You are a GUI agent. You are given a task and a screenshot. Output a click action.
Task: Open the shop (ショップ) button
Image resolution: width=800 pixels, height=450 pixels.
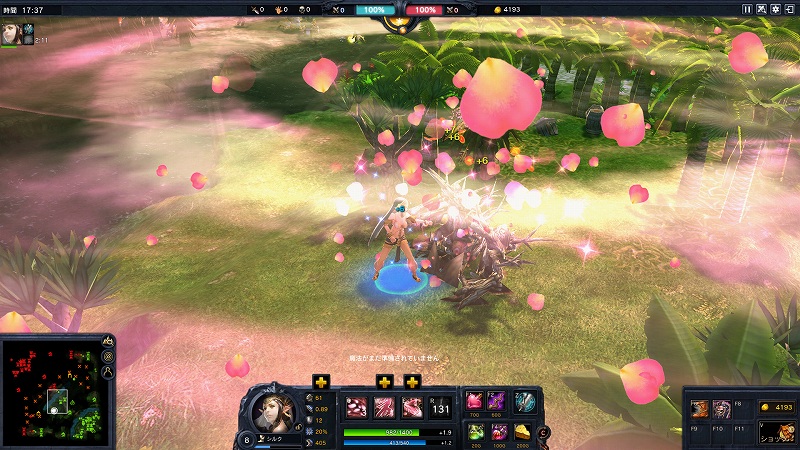(776, 431)
